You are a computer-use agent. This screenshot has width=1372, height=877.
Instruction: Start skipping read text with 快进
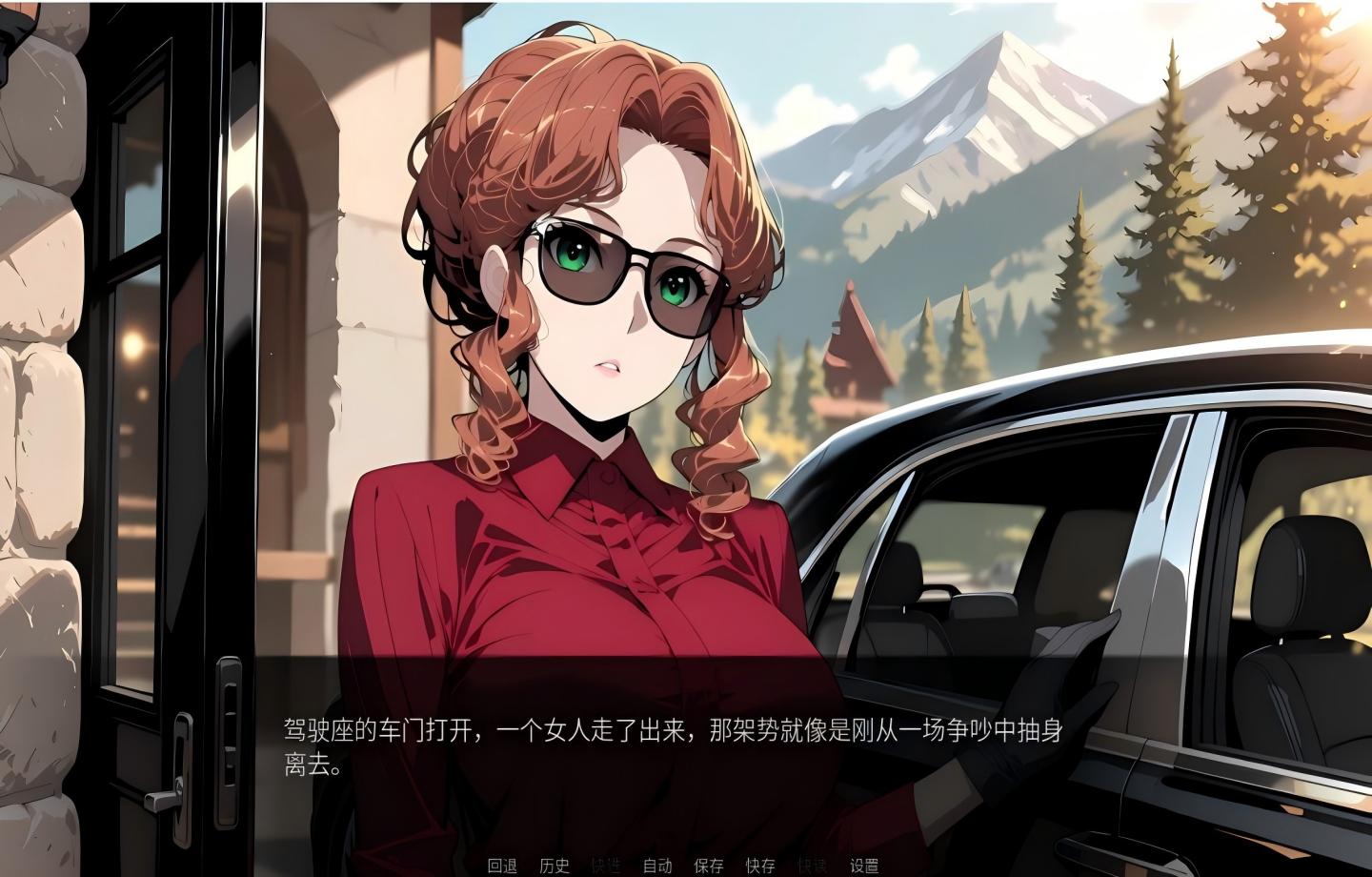[x=607, y=867]
